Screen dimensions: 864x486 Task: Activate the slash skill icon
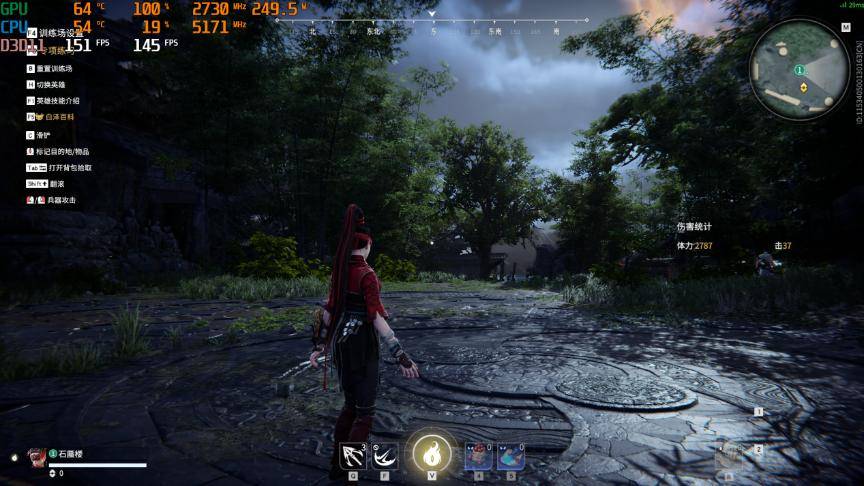pos(385,456)
